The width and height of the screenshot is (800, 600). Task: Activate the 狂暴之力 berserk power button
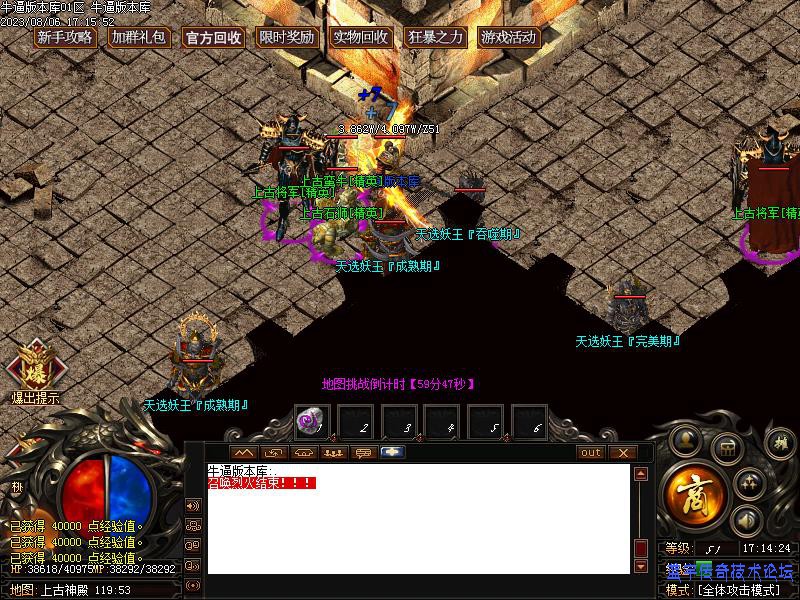click(x=435, y=38)
